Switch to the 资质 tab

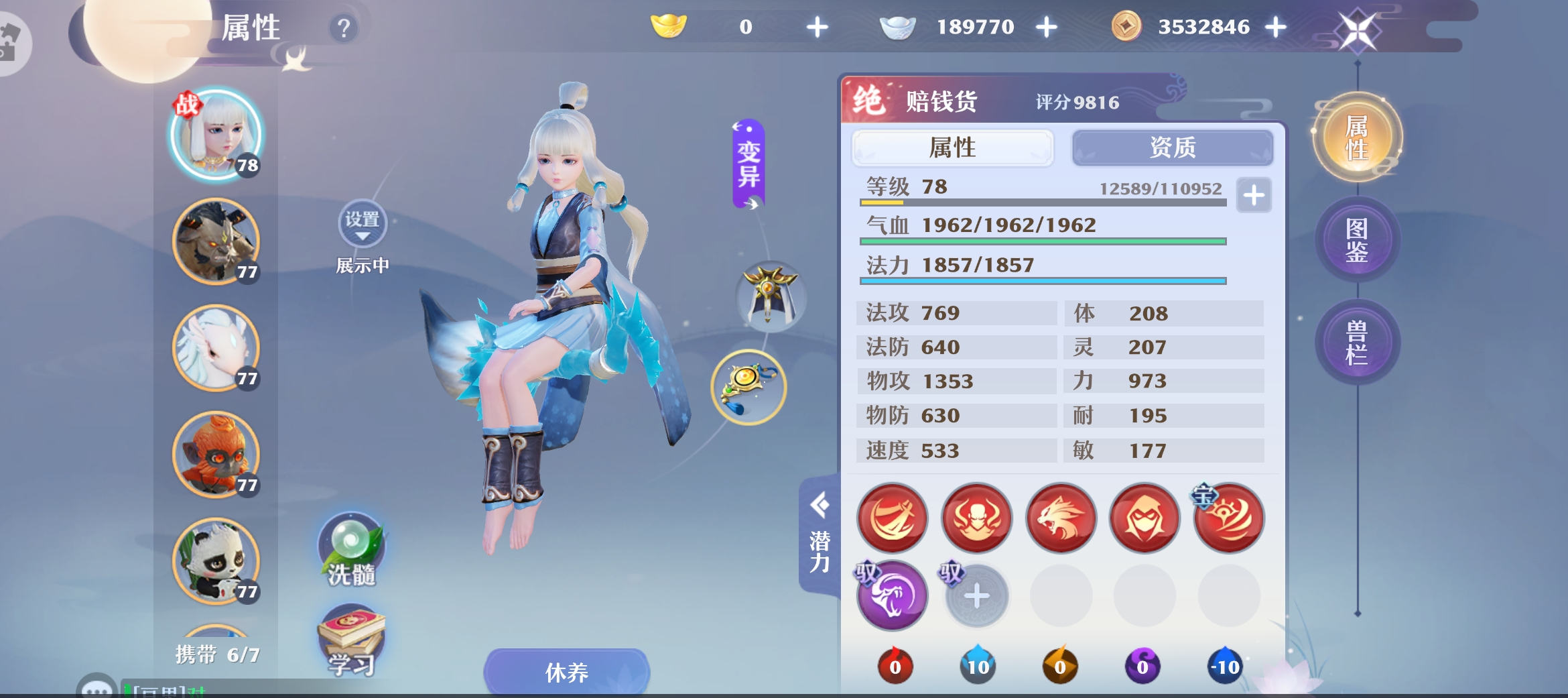pos(1172,148)
